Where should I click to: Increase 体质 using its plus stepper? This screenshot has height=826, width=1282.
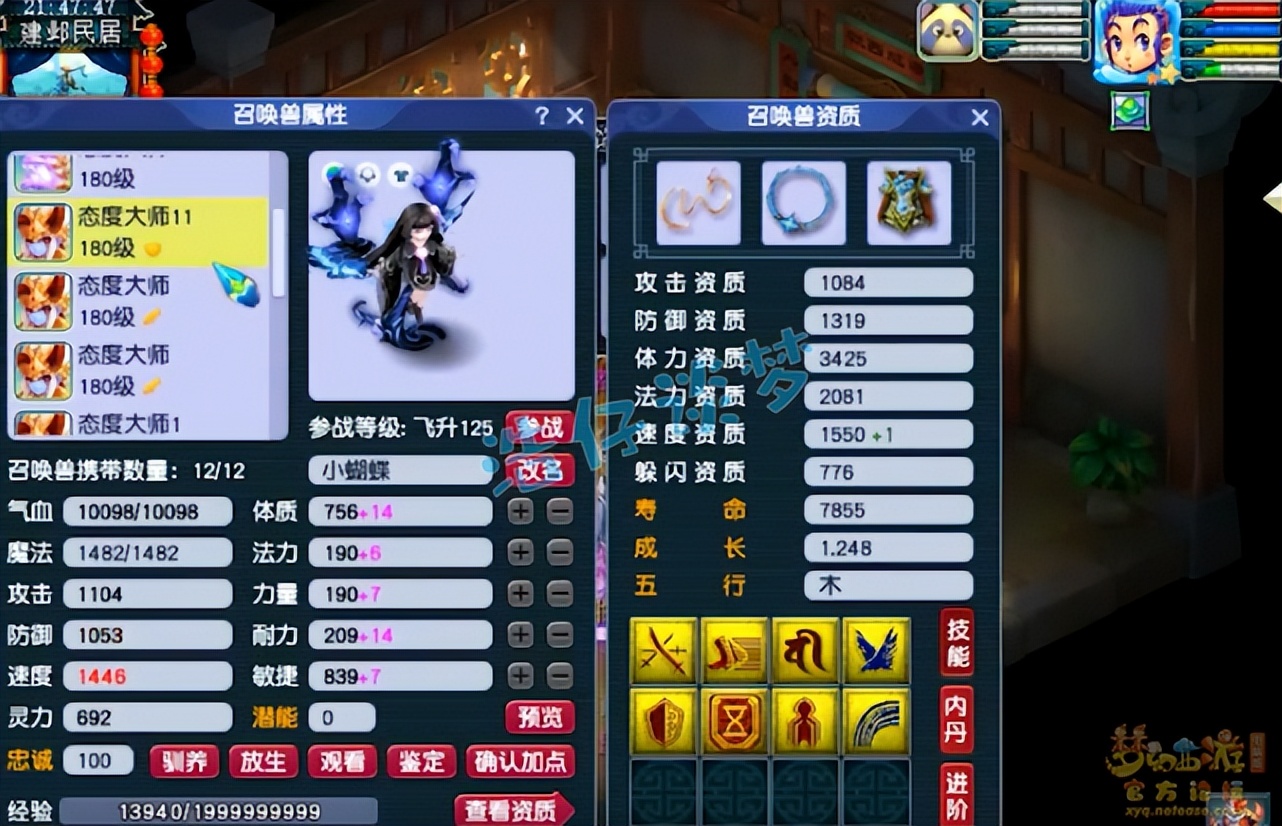[x=520, y=512]
